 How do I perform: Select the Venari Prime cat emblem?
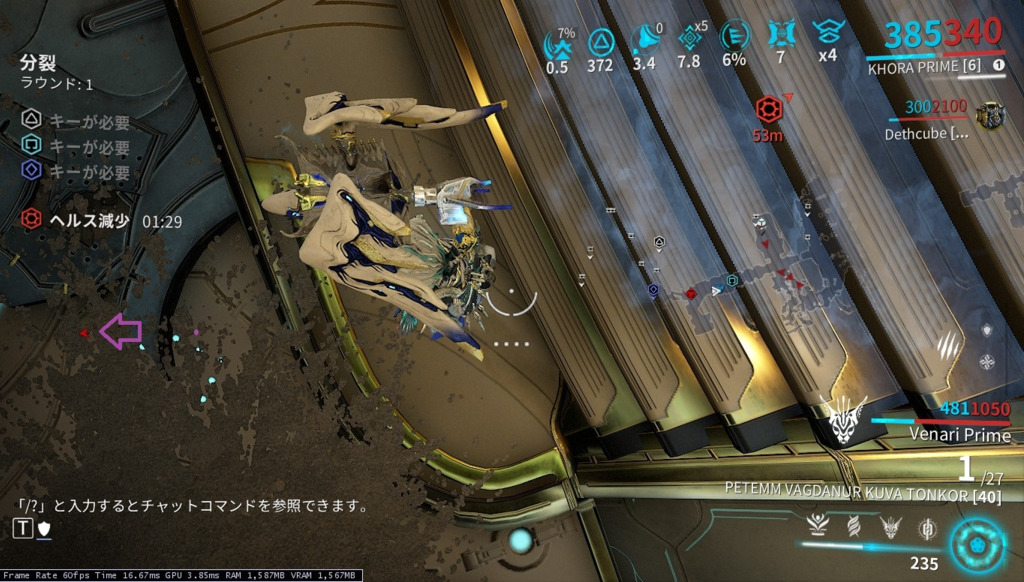pos(842,420)
